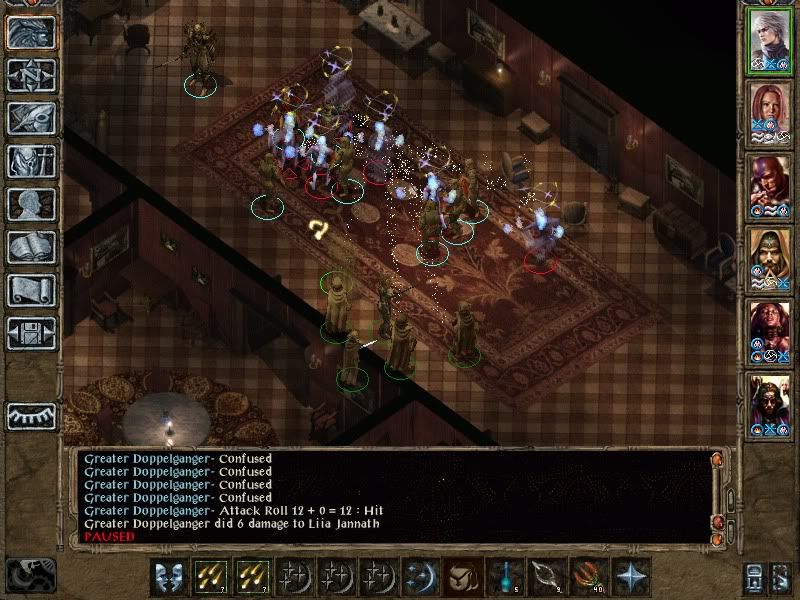Viewport: 800px width, 600px height.
Task: Show the character record silhouette button
Action: pyautogui.click(x=30, y=204)
